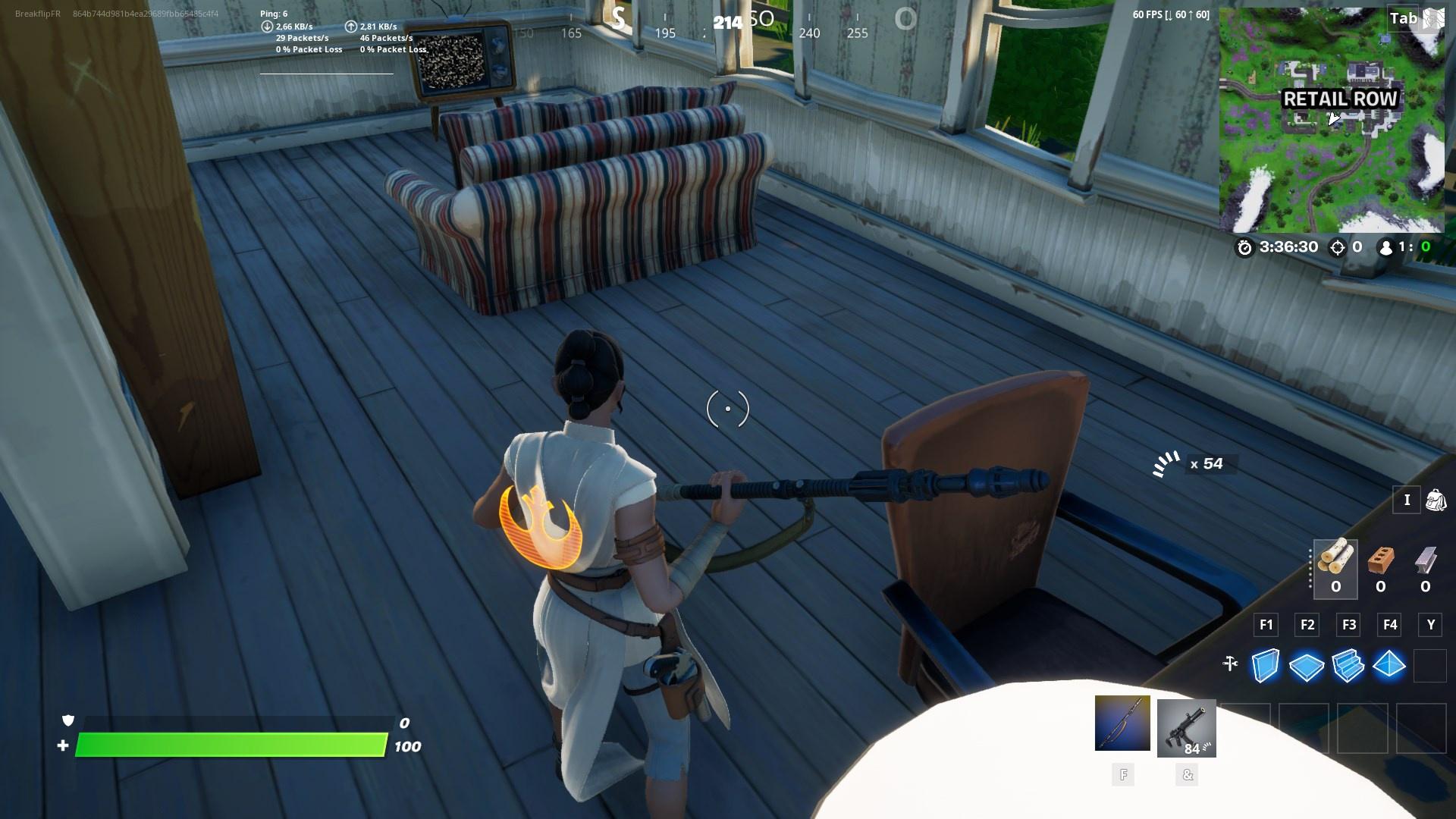The image size is (1456, 819).
Task: Select the roof build piece in slot F4
Action: pyautogui.click(x=1391, y=667)
